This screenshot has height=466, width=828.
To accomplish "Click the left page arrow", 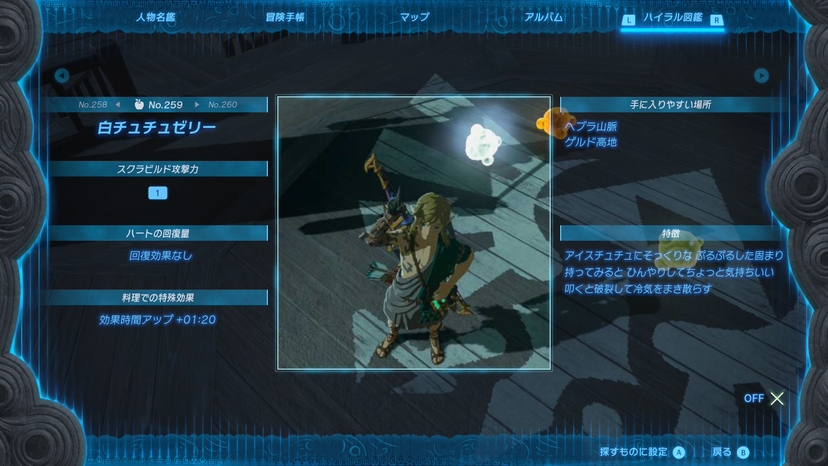I will pos(62,75).
